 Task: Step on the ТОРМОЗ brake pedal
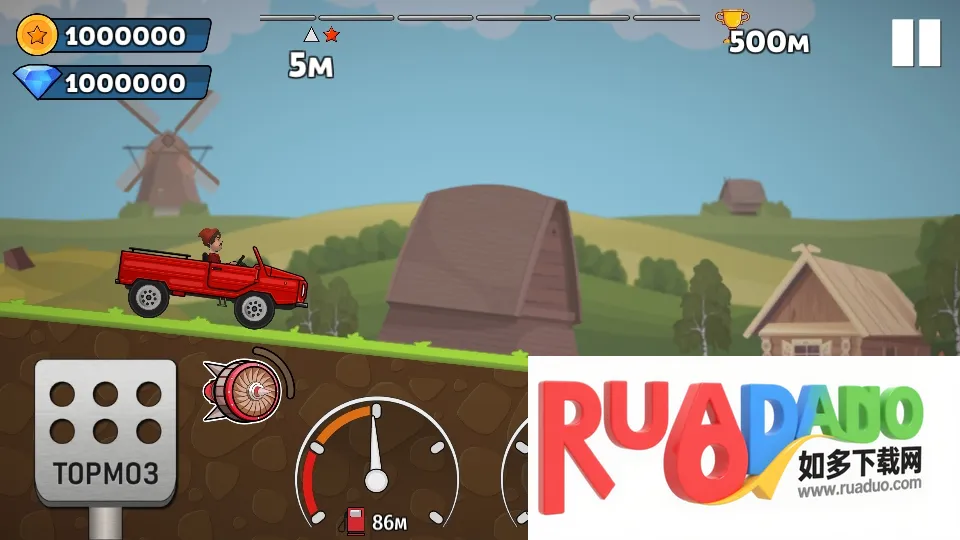coord(105,431)
